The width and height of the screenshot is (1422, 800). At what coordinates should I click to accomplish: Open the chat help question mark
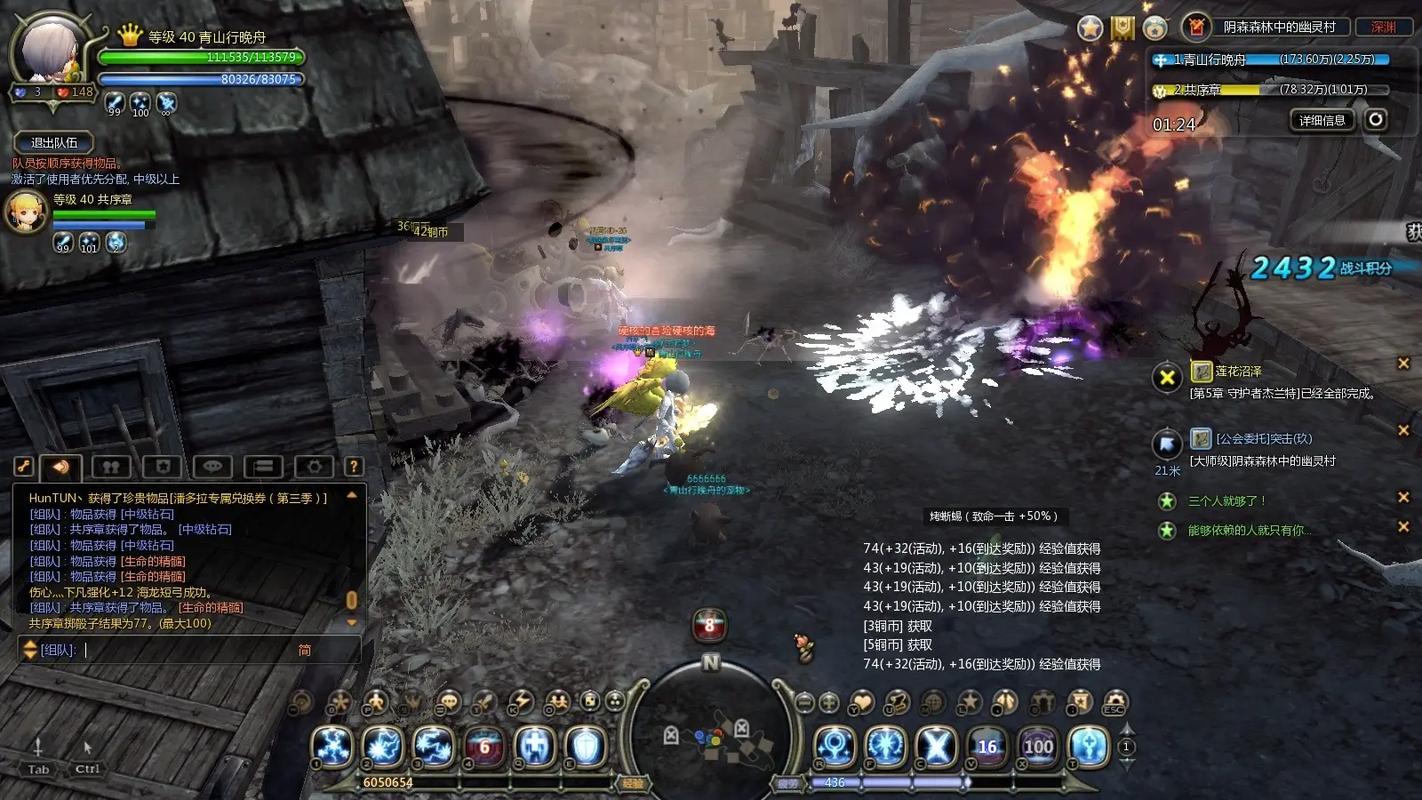tap(353, 467)
